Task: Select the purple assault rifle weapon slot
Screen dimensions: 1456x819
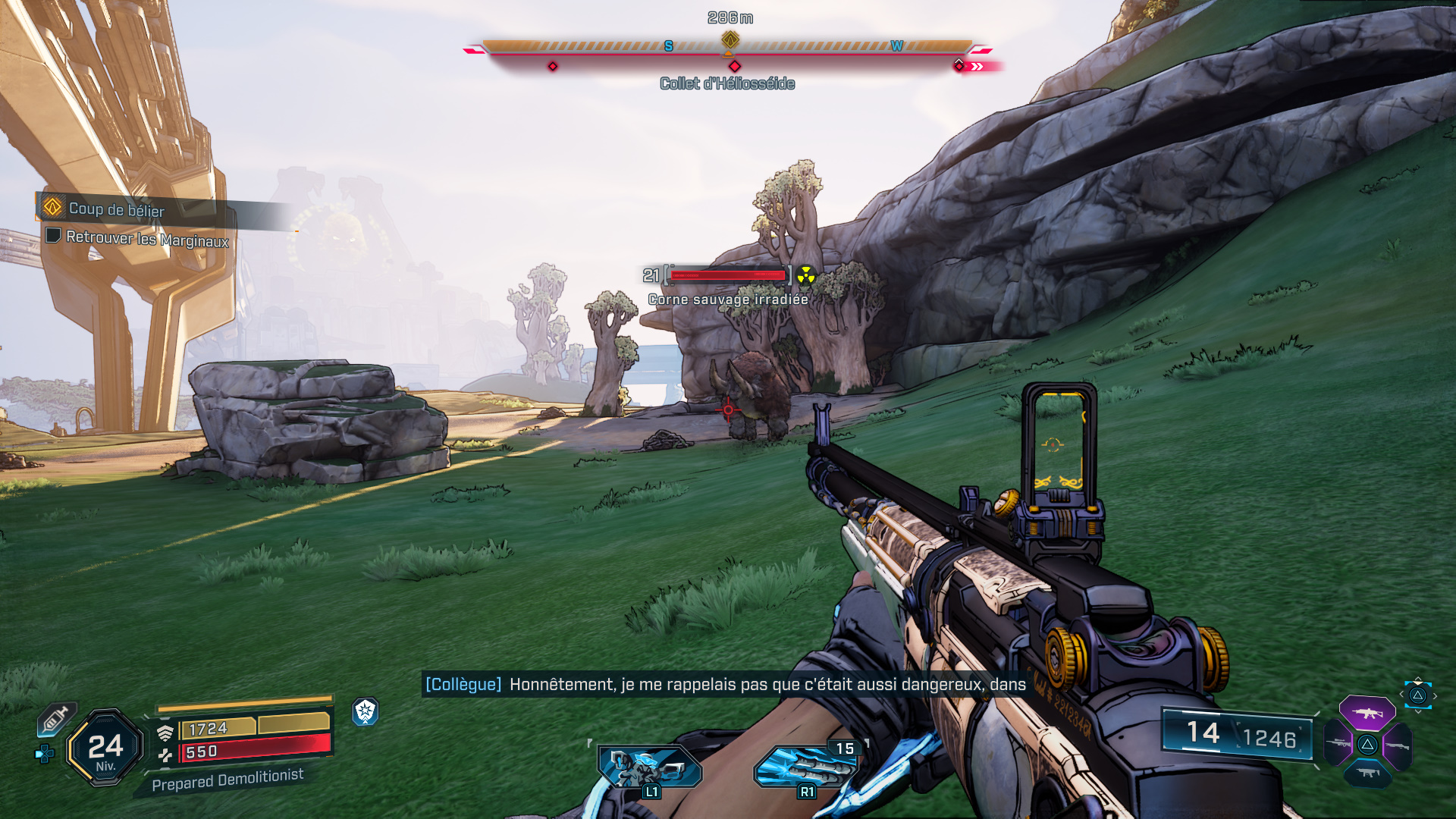Action: [x=1367, y=713]
